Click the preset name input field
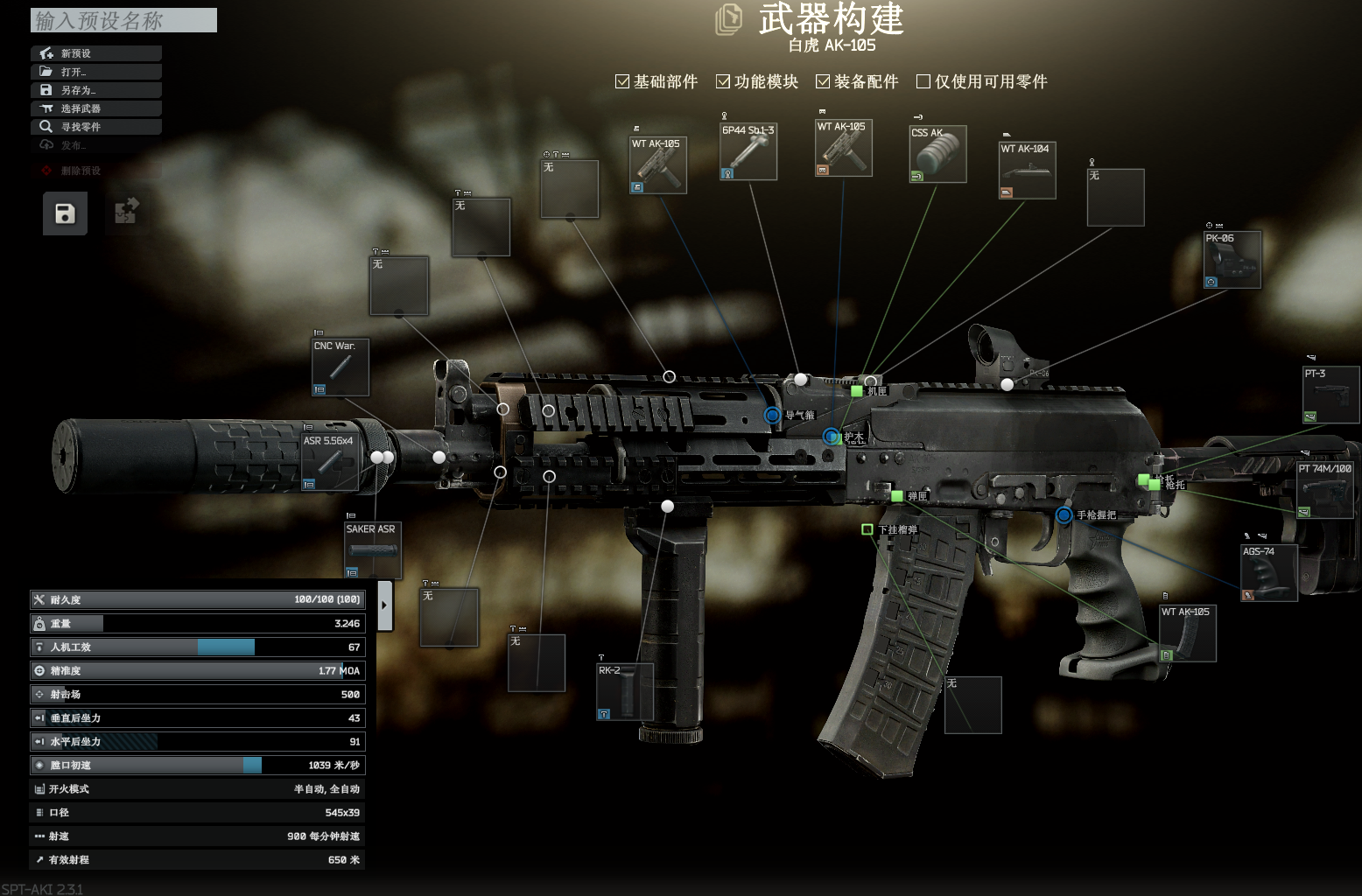The image size is (1362, 896). [x=123, y=20]
